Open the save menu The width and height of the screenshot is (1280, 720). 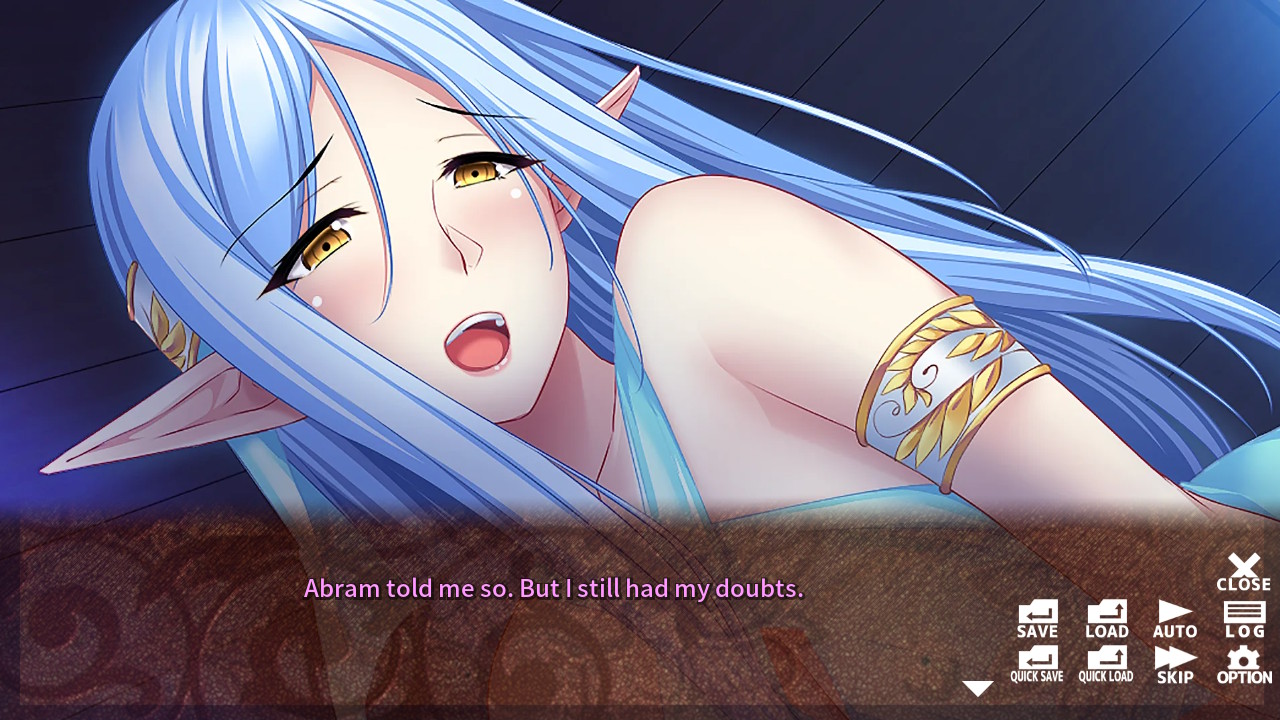tap(1036, 615)
